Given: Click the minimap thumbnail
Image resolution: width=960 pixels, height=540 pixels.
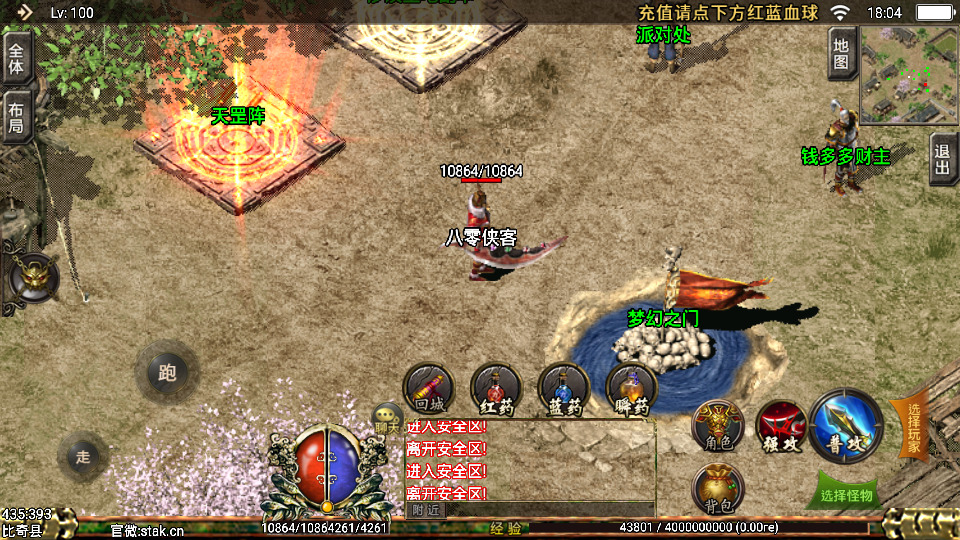Looking at the screenshot, I should click(x=908, y=75).
